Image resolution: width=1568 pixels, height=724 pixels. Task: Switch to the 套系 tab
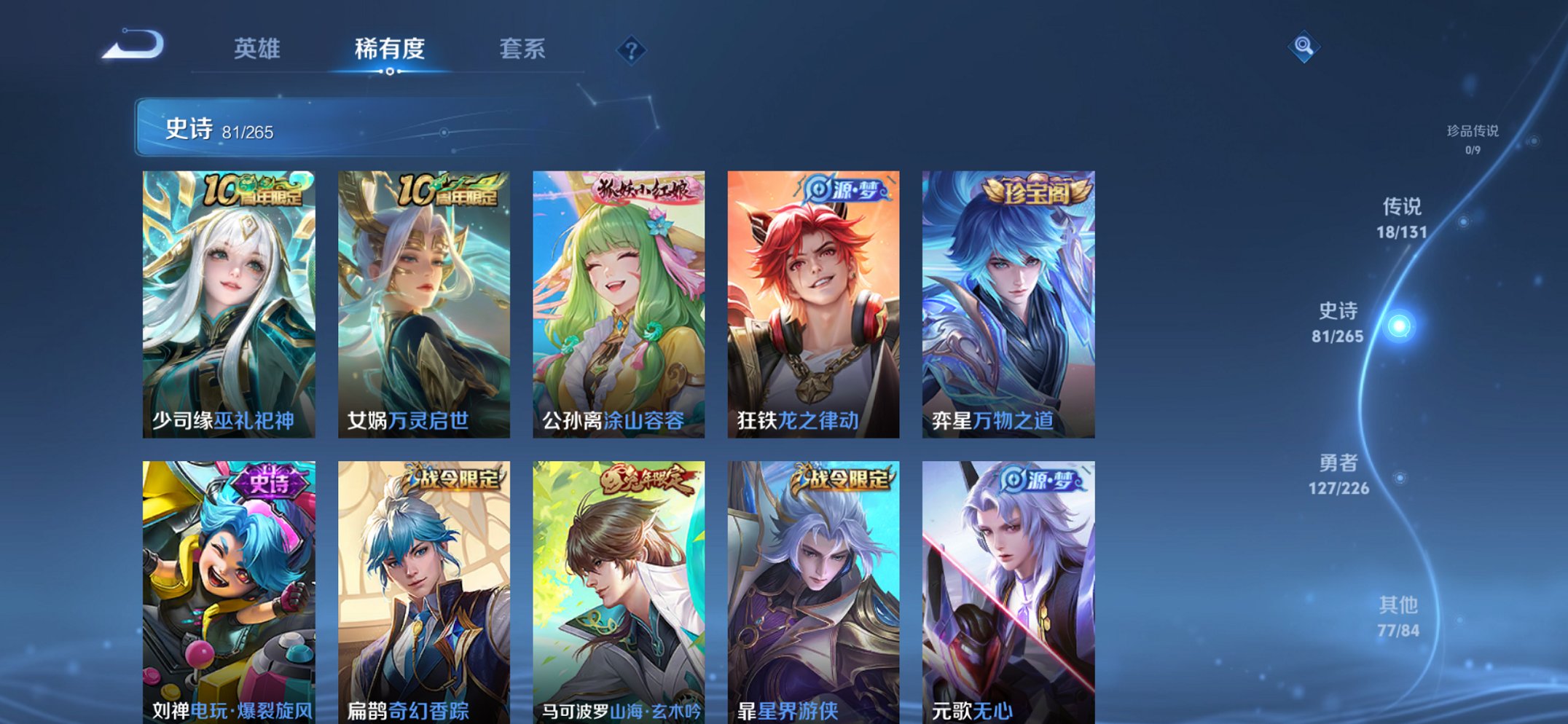click(x=523, y=50)
